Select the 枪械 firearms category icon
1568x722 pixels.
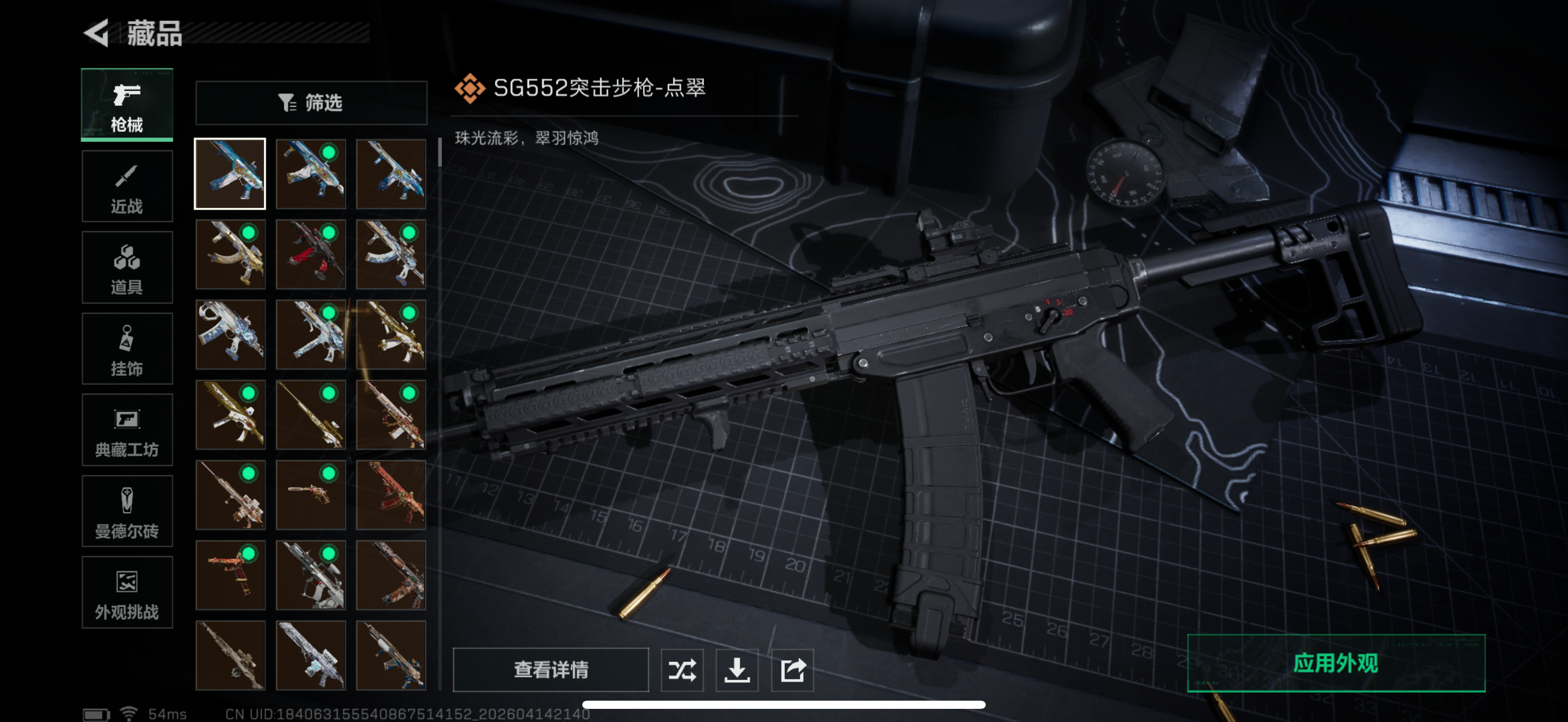click(127, 104)
